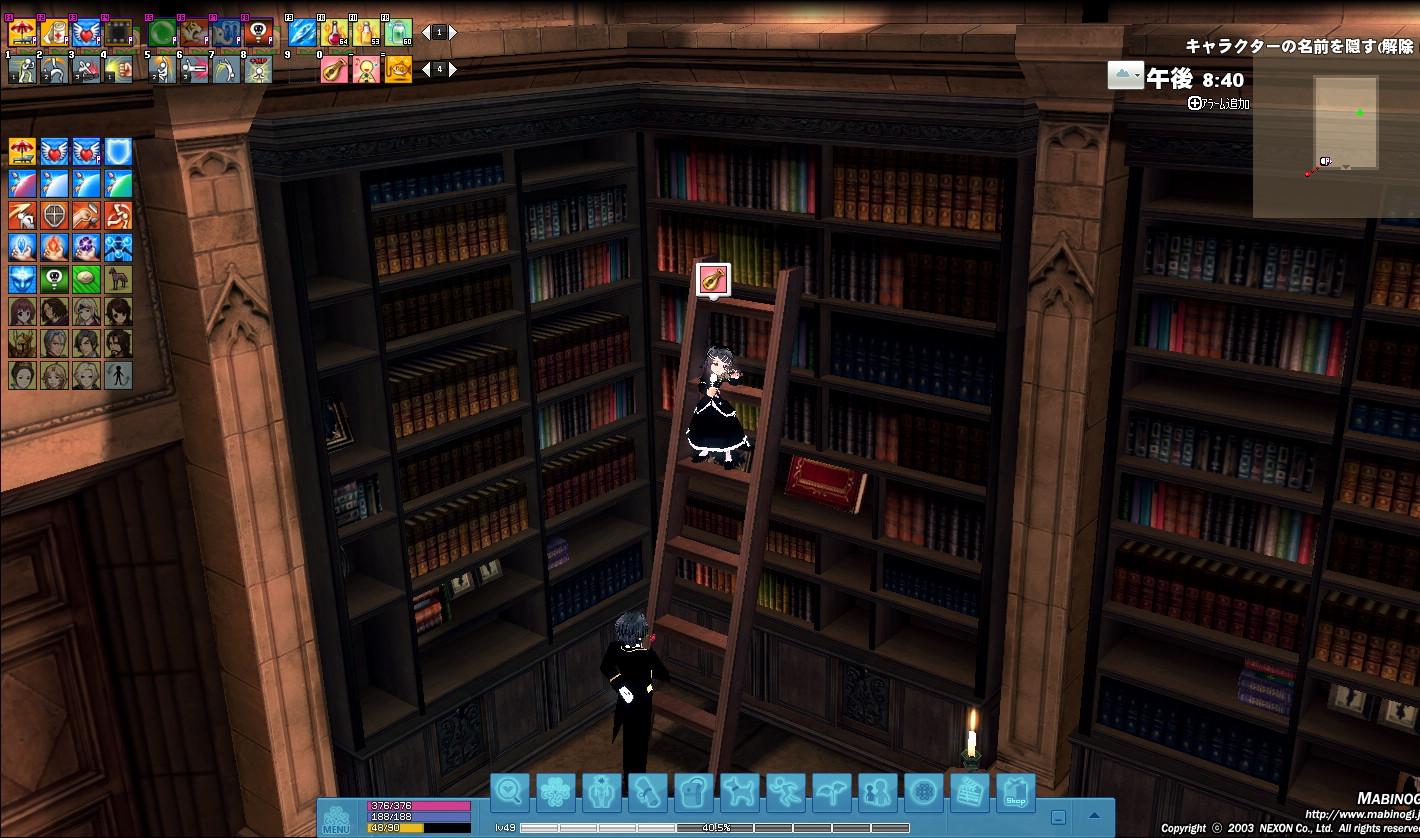Open the magnifying glass search icon

(509, 793)
